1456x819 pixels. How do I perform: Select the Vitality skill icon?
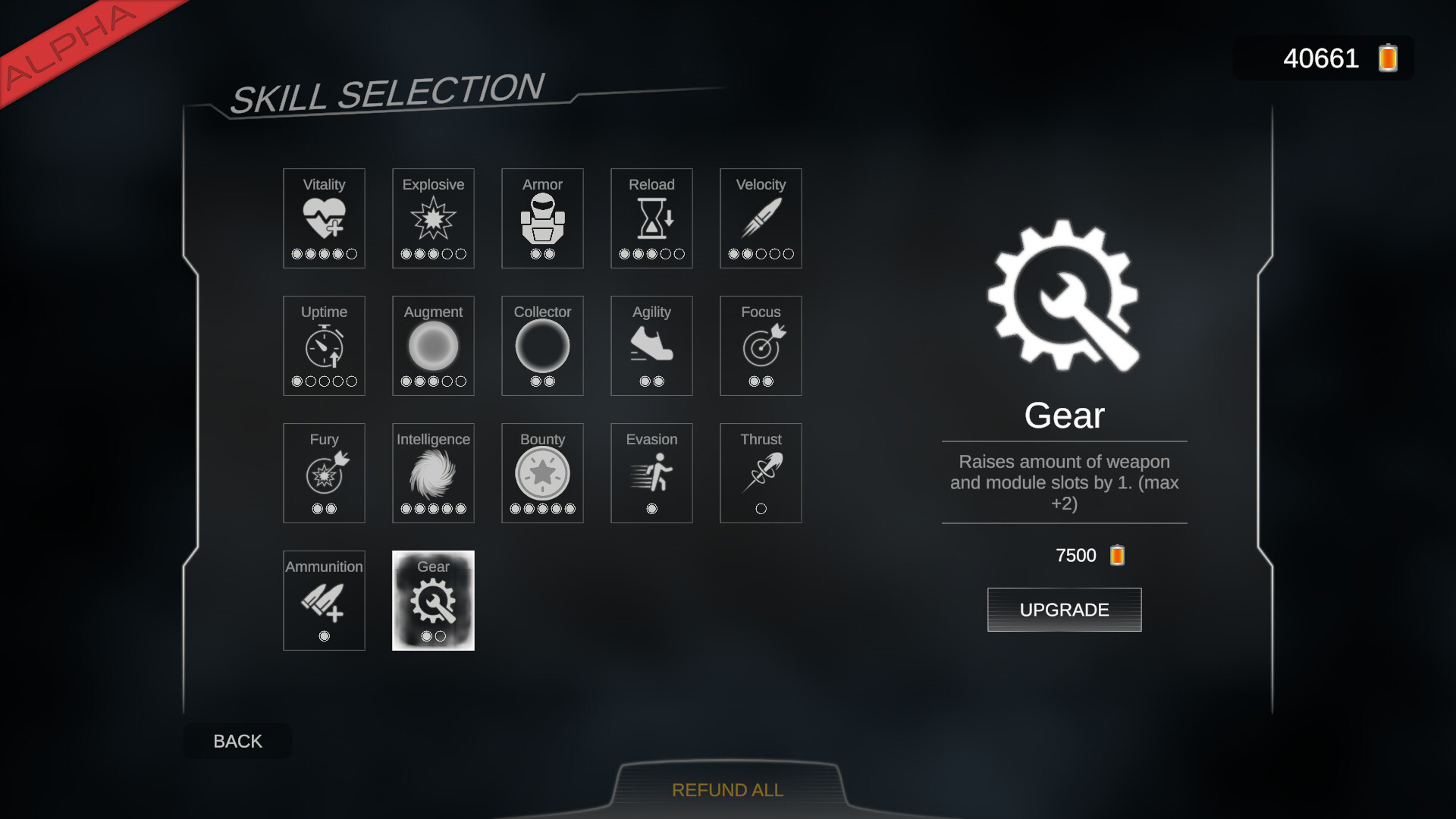click(324, 218)
